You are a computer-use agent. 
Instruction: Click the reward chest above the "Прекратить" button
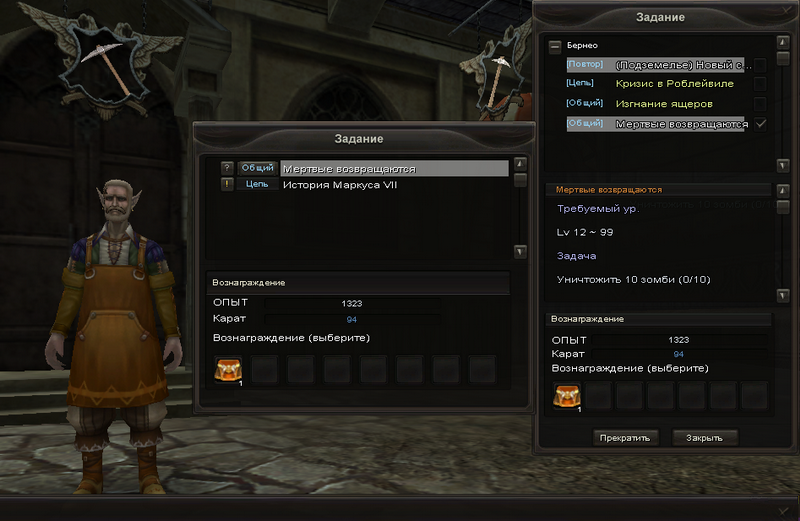(567, 396)
